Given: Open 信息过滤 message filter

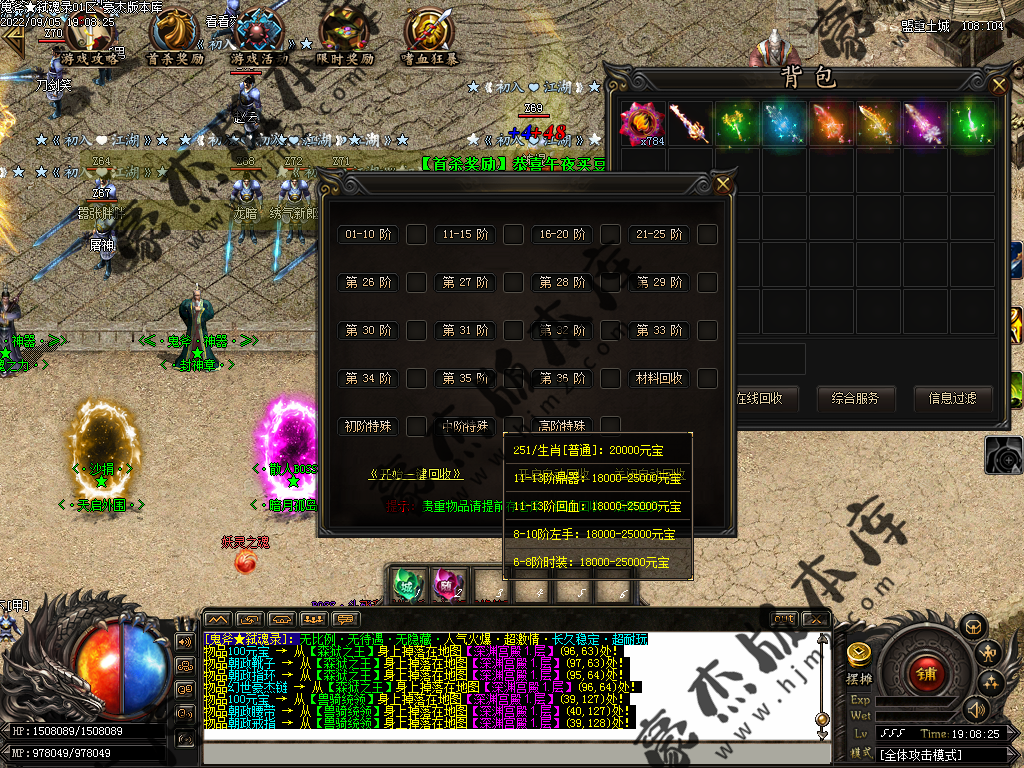Looking at the screenshot, I should click(952, 398).
